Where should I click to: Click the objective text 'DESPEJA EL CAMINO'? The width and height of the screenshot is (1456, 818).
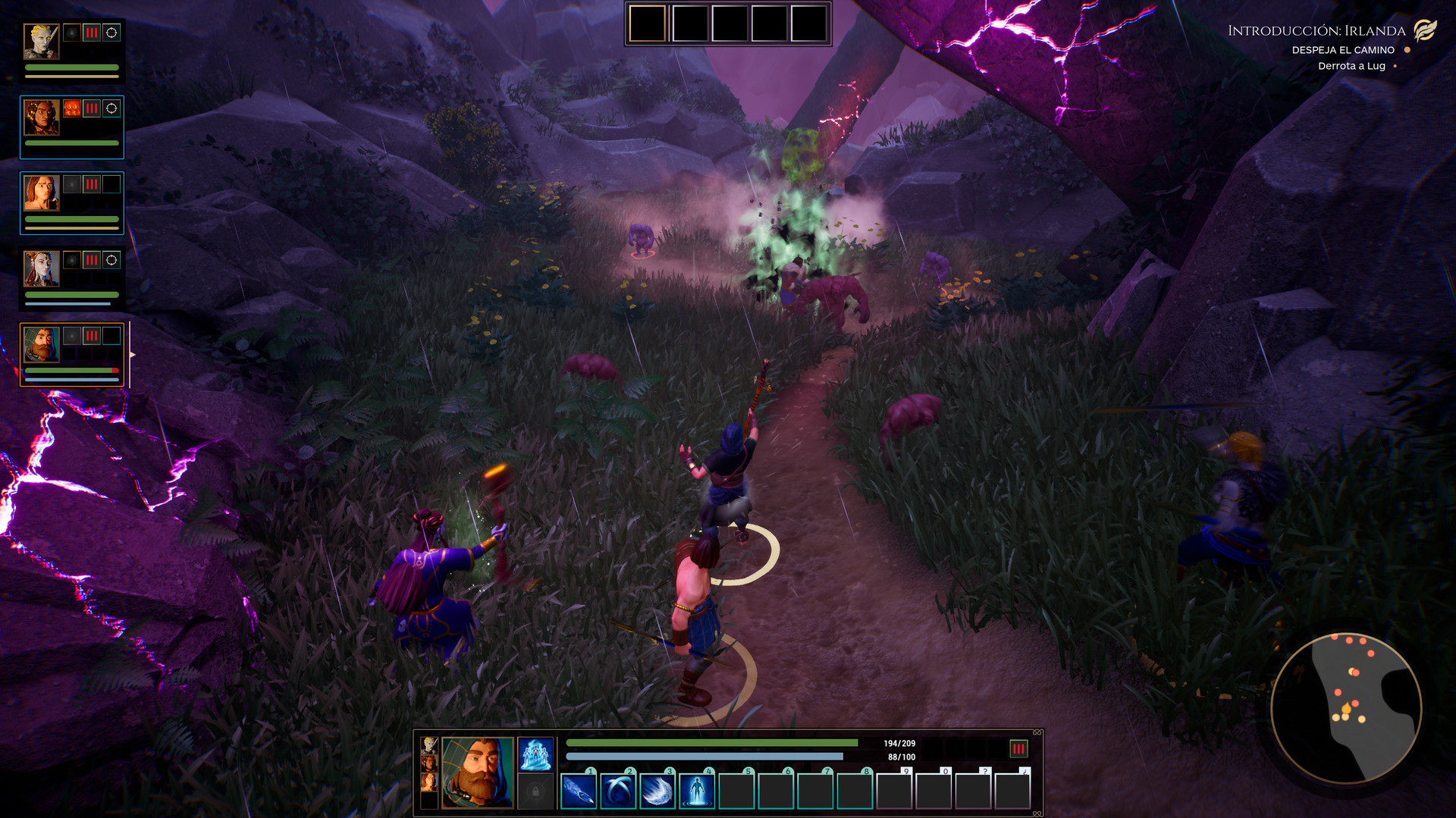[x=1342, y=50]
